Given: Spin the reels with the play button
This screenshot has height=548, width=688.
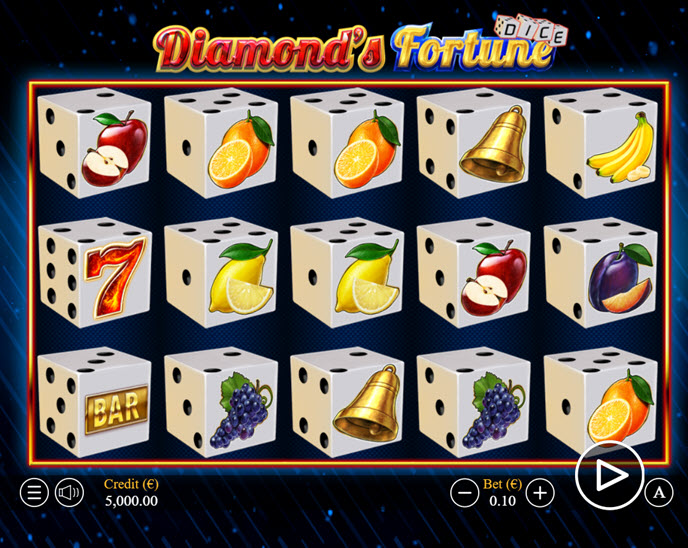Looking at the screenshot, I should tap(609, 475).
